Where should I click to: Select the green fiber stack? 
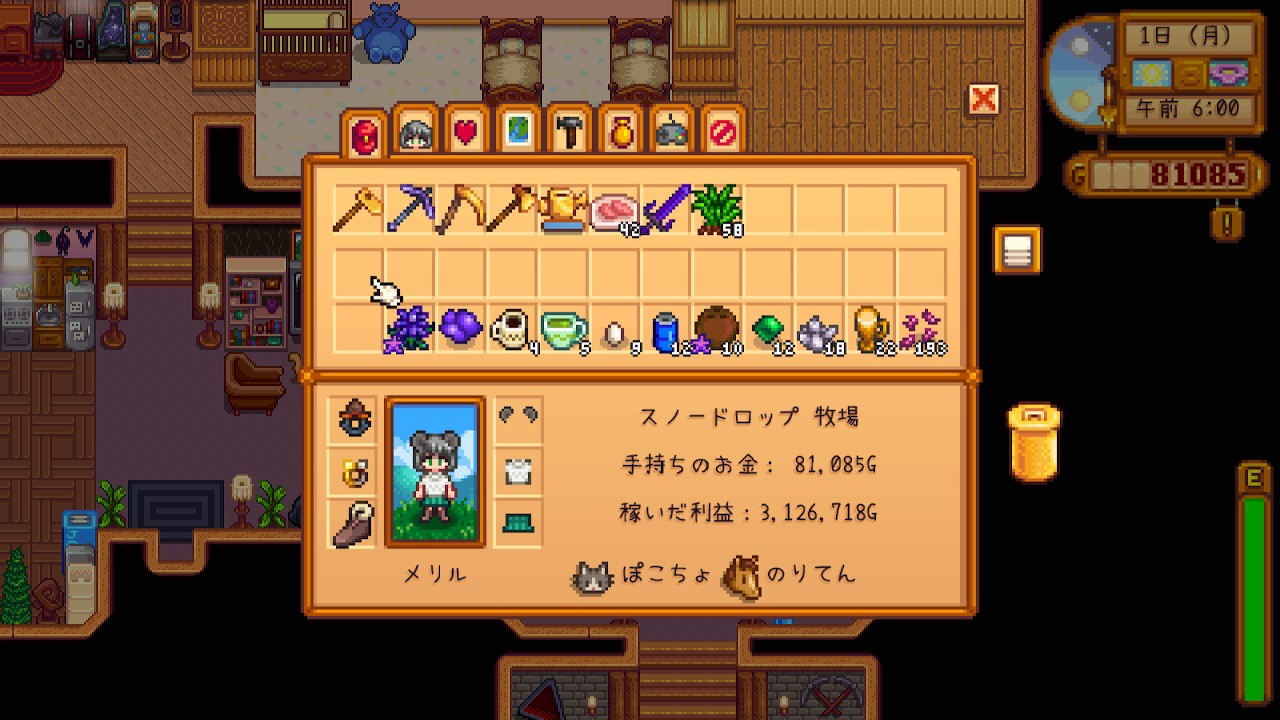(717, 209)
